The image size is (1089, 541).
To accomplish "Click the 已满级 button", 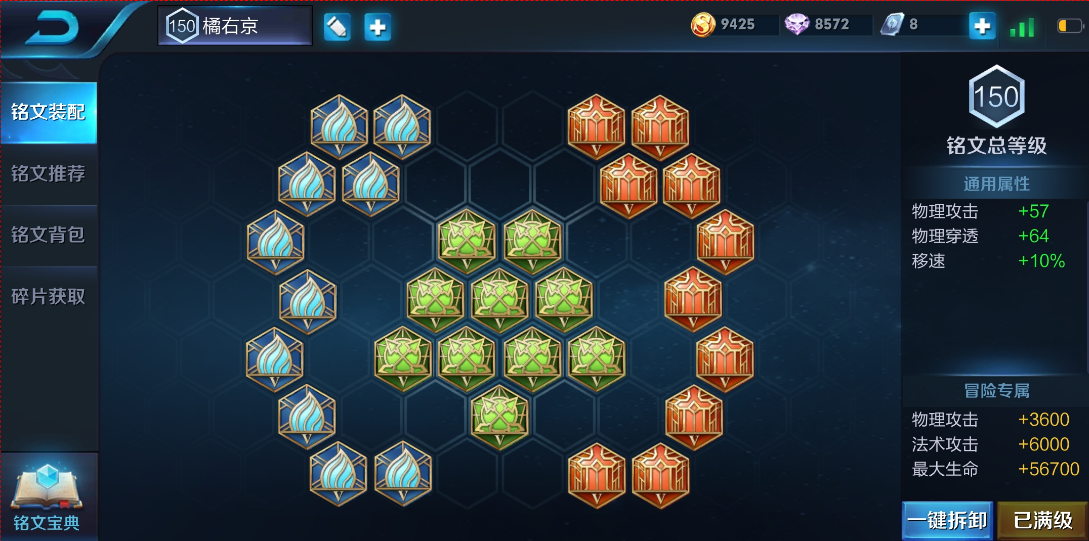I will pos(1043,520).
